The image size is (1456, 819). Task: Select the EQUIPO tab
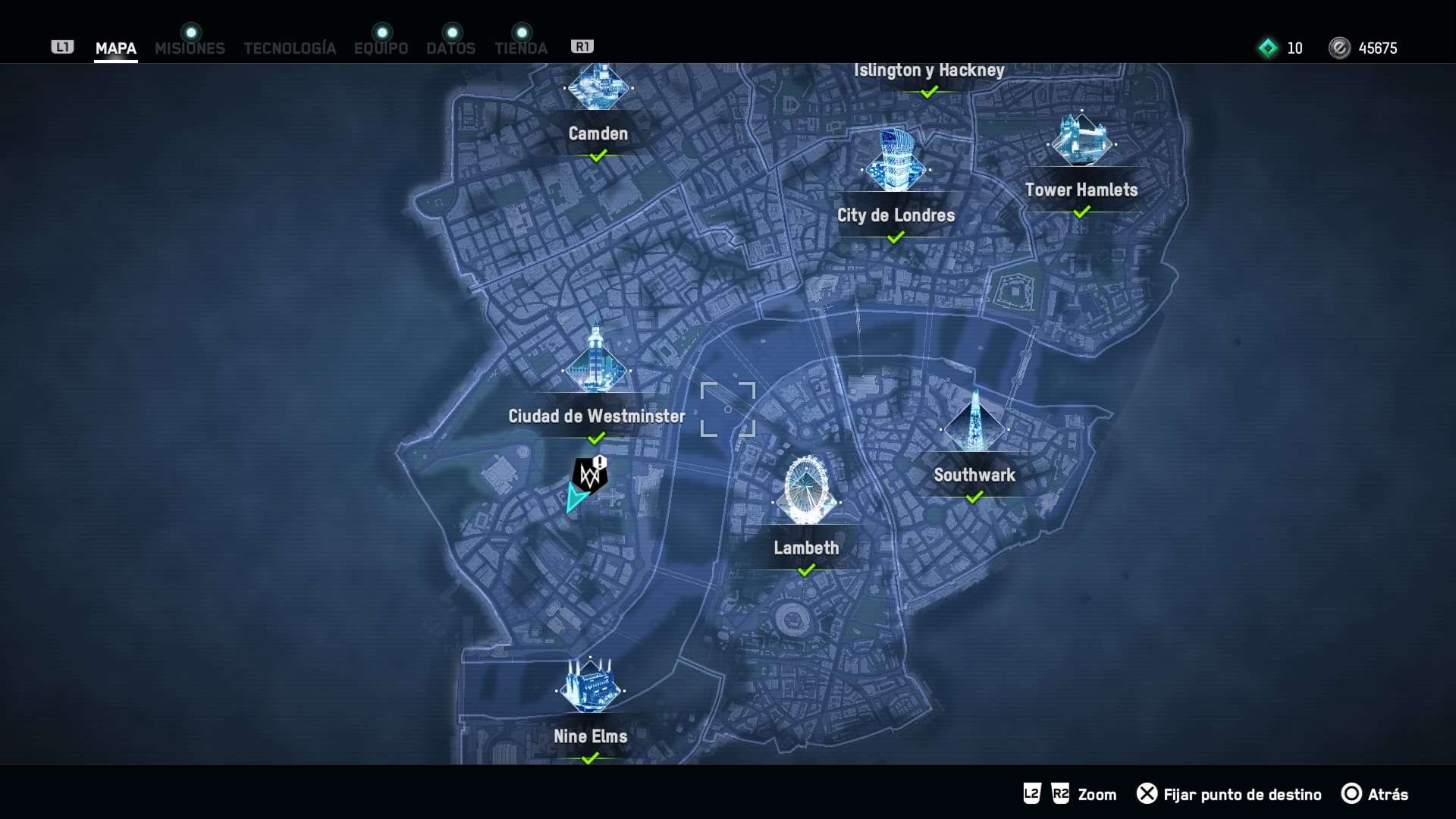point(381,48)
